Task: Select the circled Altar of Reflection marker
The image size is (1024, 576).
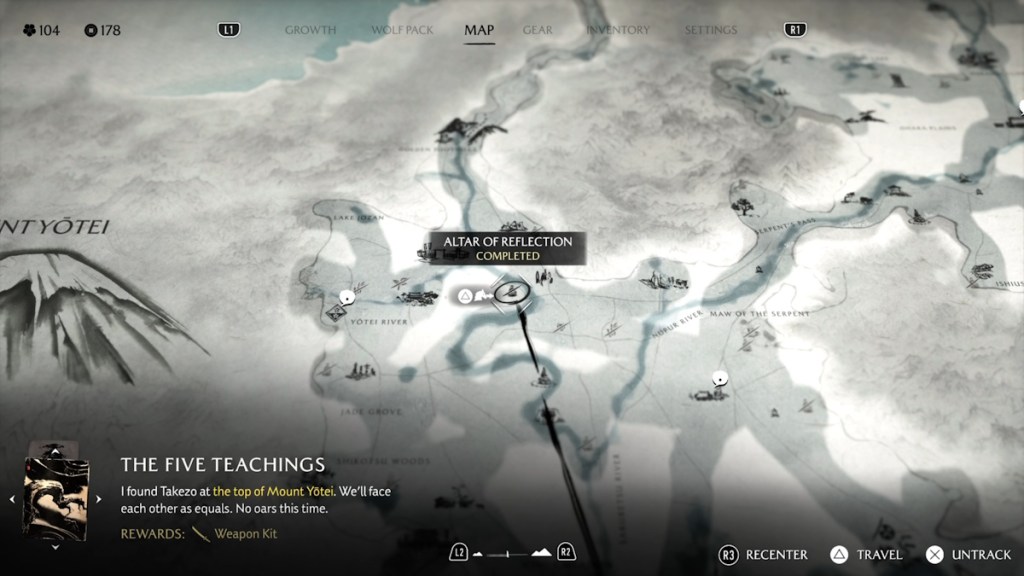Action: point(510,293)
